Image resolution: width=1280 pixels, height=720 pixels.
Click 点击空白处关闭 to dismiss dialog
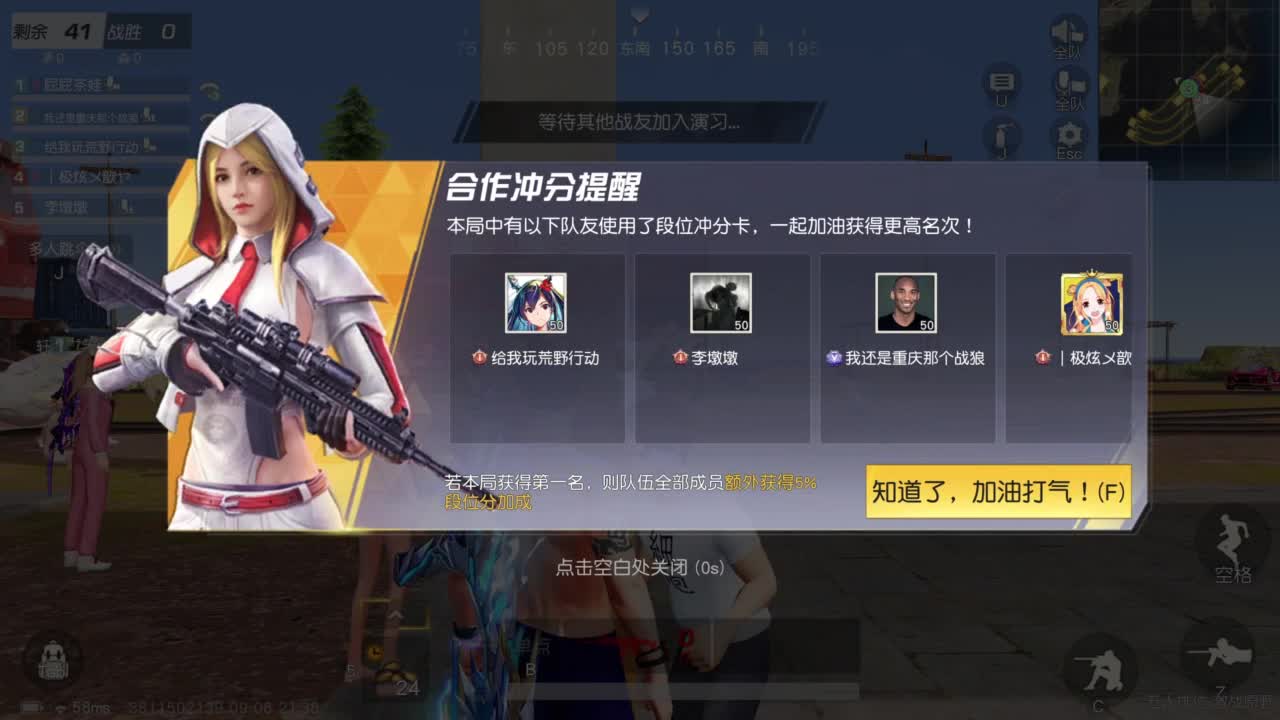(640, 565)
